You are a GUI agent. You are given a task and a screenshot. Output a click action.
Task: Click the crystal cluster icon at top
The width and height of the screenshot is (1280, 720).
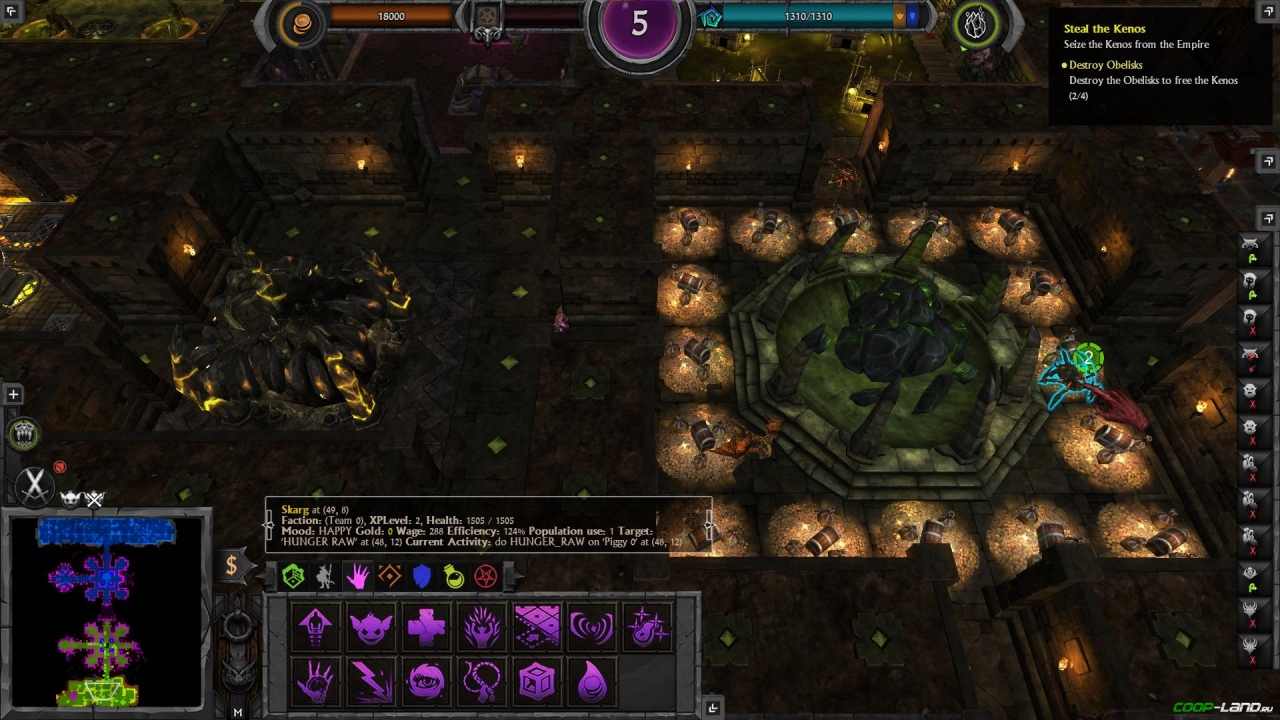[975, 24]
